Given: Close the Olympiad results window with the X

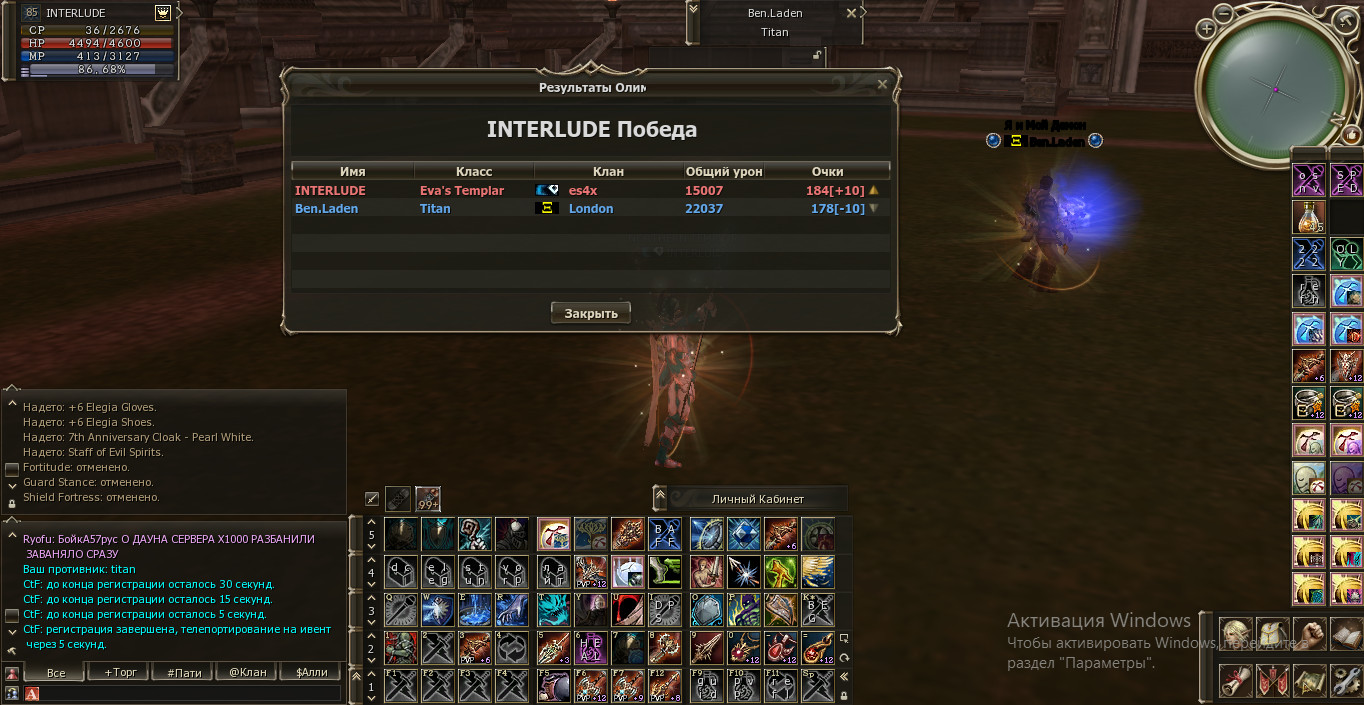Looking at the screenshot, I should 882,85.
